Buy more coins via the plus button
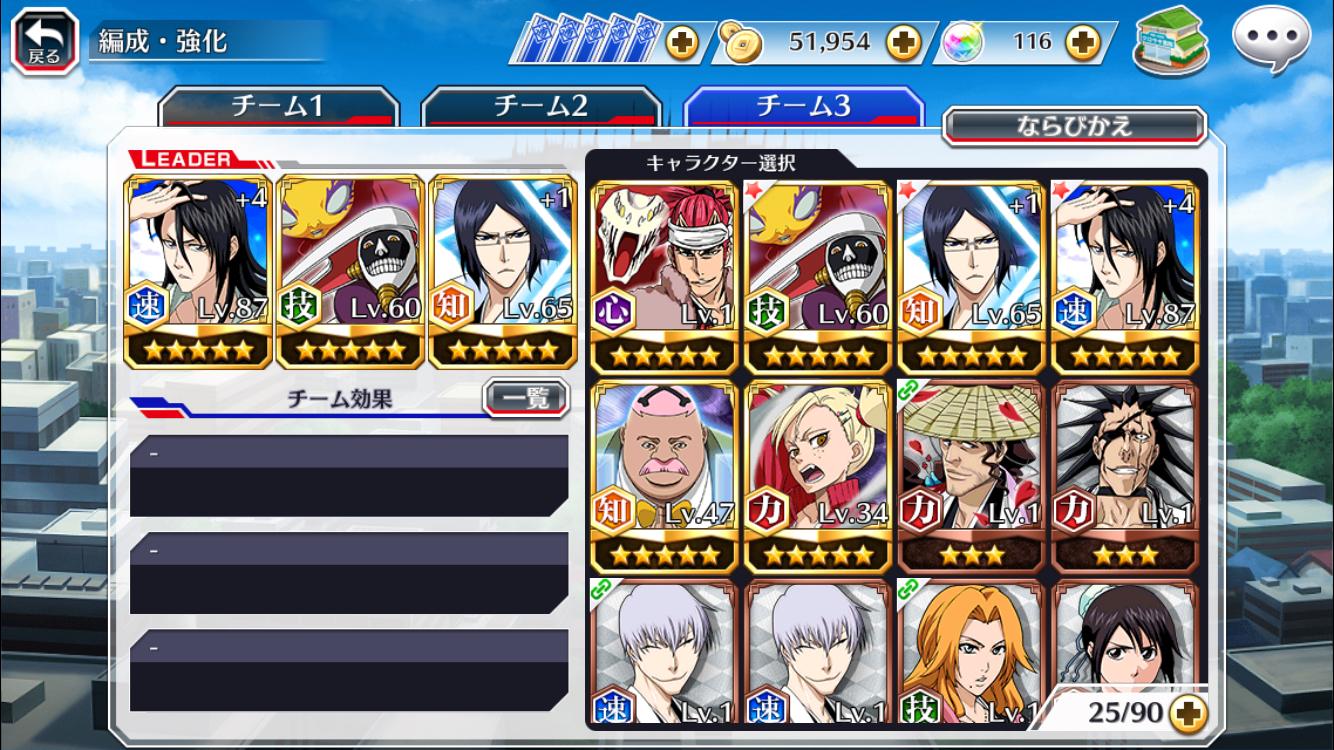 903,42
